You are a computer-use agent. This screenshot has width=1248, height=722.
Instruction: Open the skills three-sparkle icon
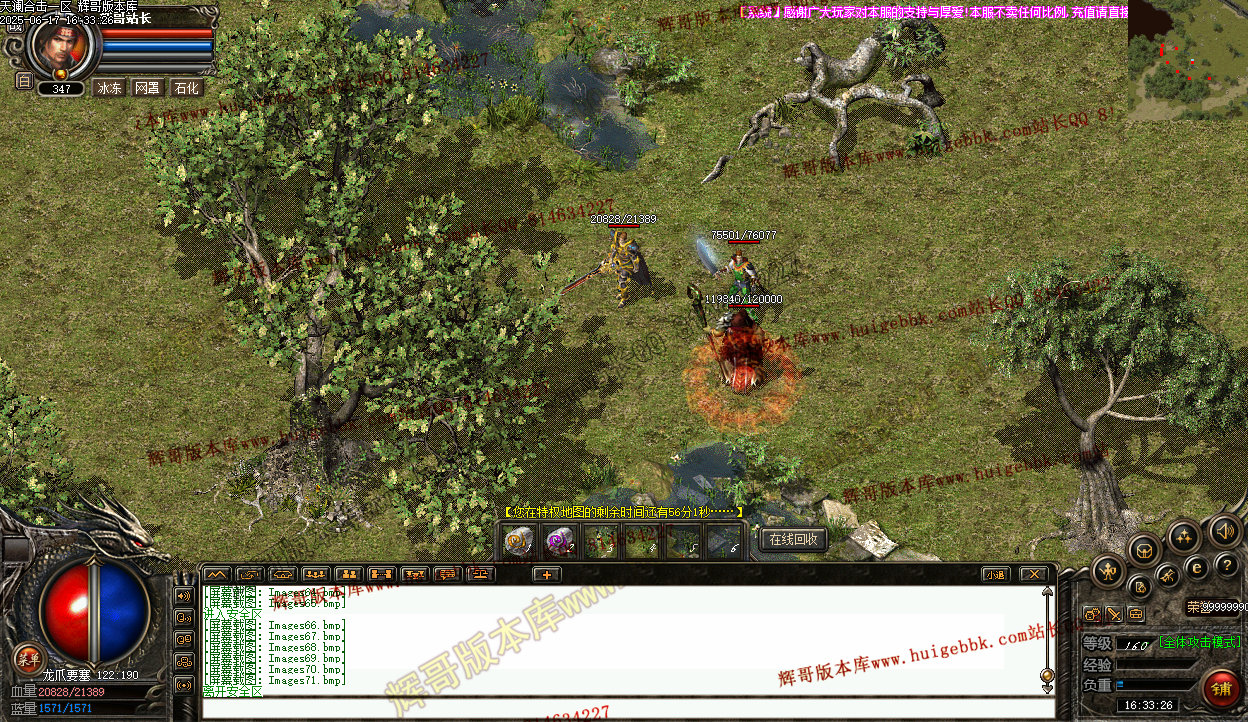coord(1184,536)
